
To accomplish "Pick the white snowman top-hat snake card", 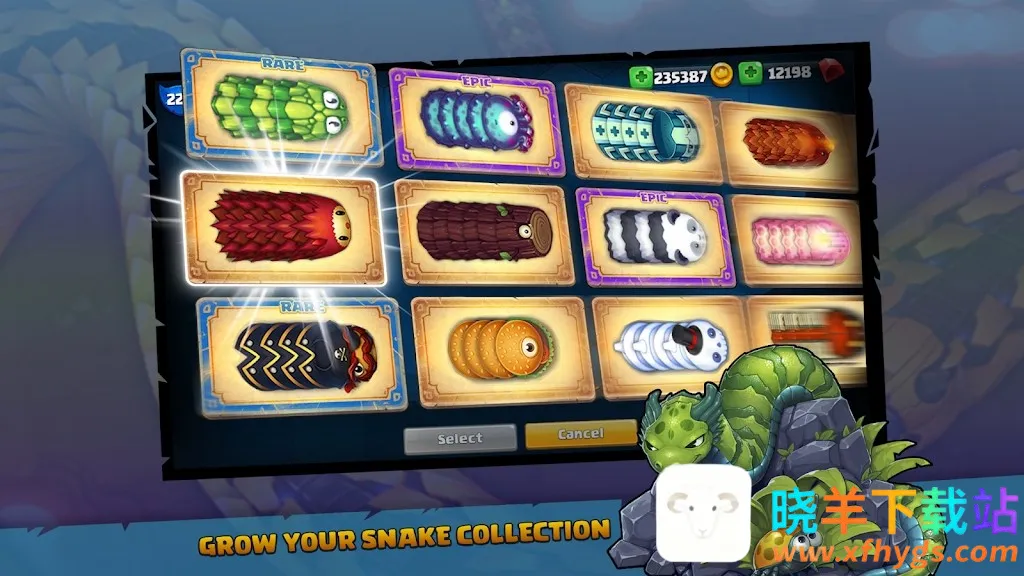I will (669, 345).
